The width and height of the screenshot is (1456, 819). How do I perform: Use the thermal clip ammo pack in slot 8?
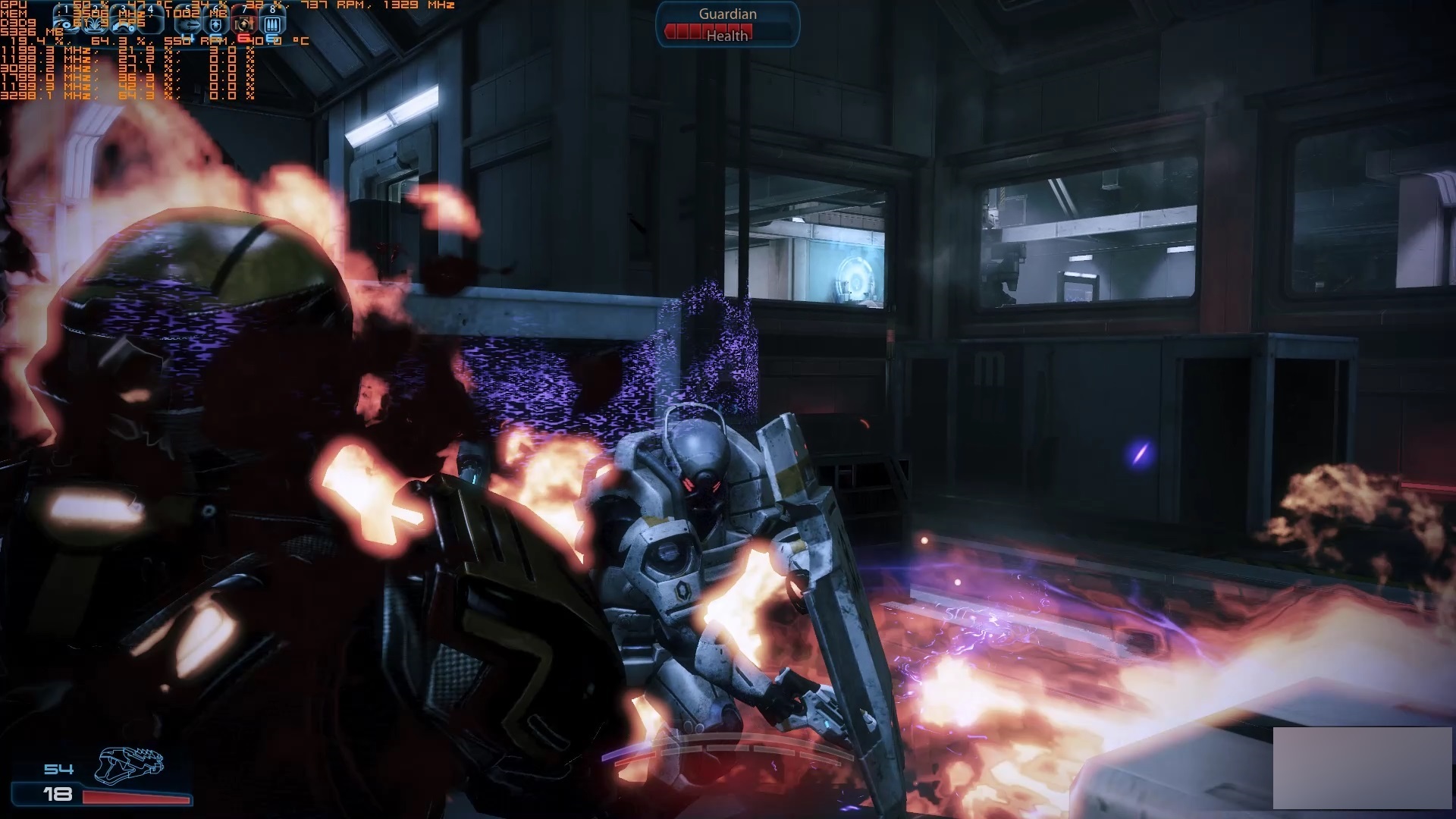coord(273,24)
